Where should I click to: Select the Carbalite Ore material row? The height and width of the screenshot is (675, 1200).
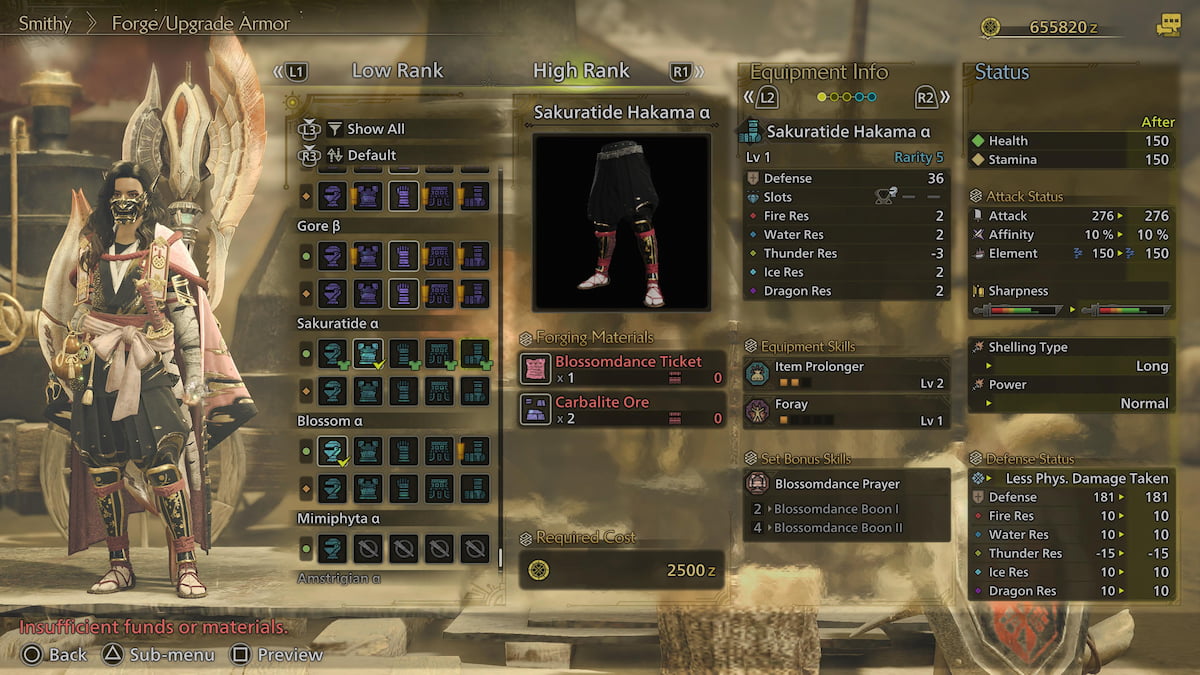622,410
